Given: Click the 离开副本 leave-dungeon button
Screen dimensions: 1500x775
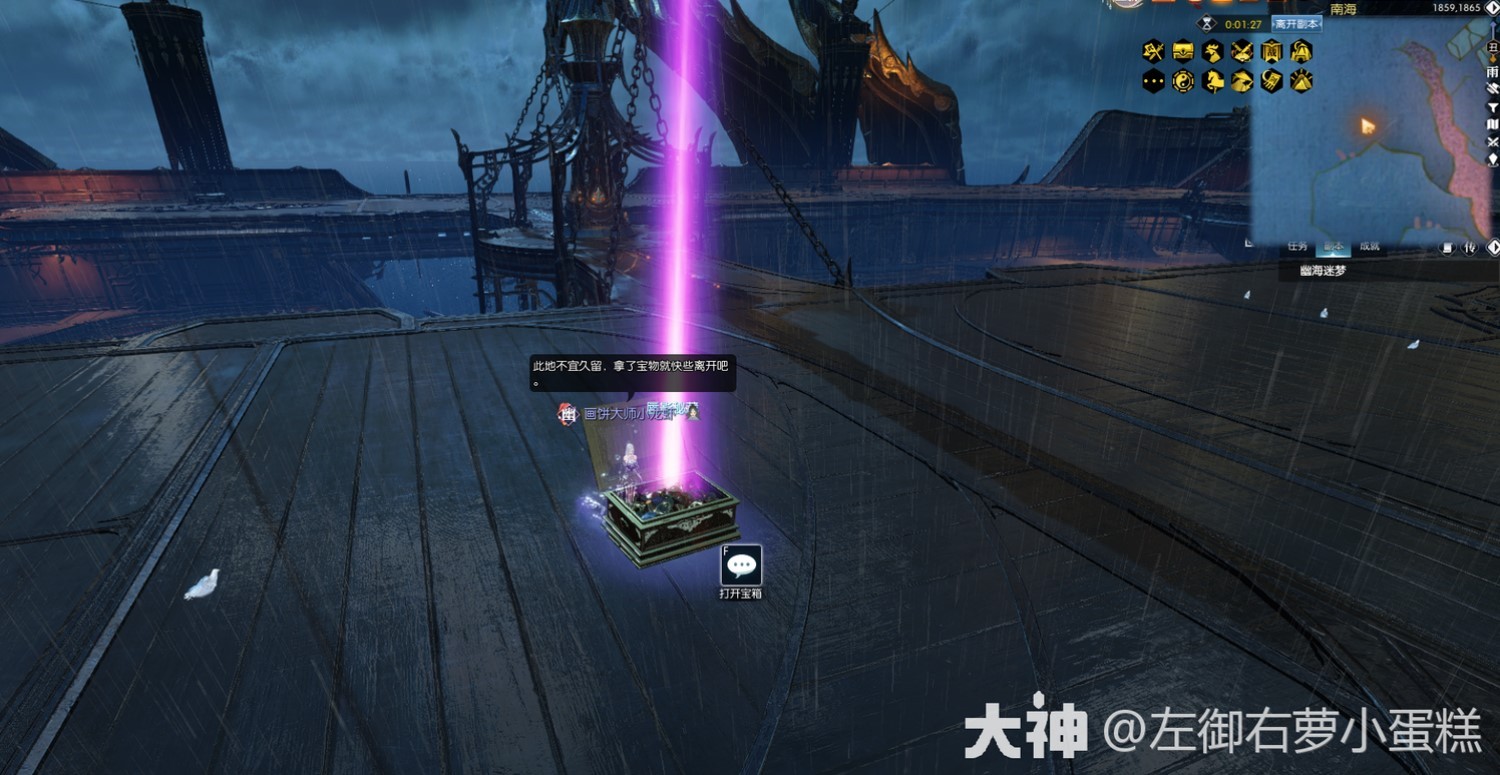Looking at the screenshot, I should pos(1296,24).
